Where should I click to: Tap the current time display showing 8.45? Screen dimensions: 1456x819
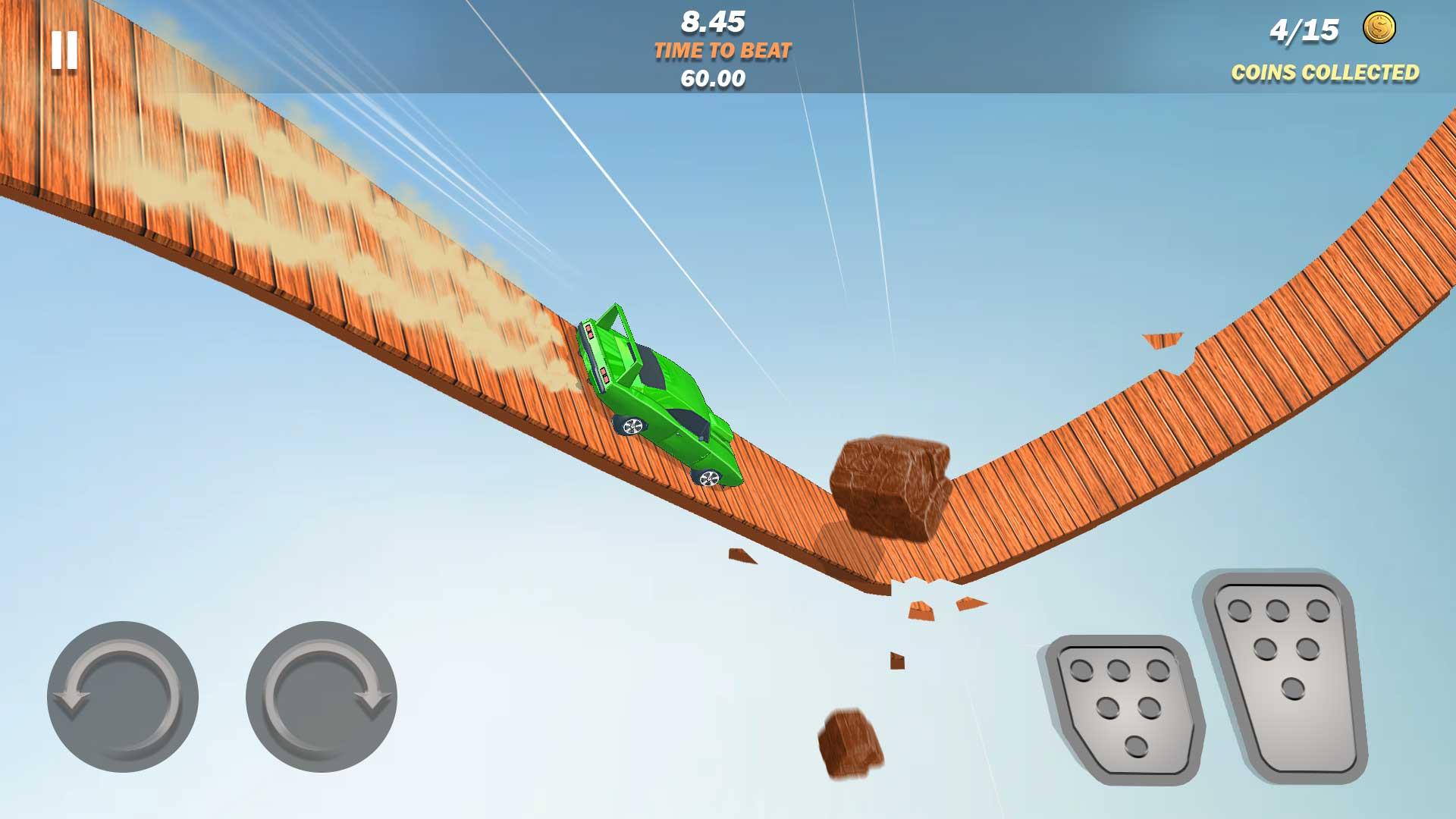(x=713, y=21)
